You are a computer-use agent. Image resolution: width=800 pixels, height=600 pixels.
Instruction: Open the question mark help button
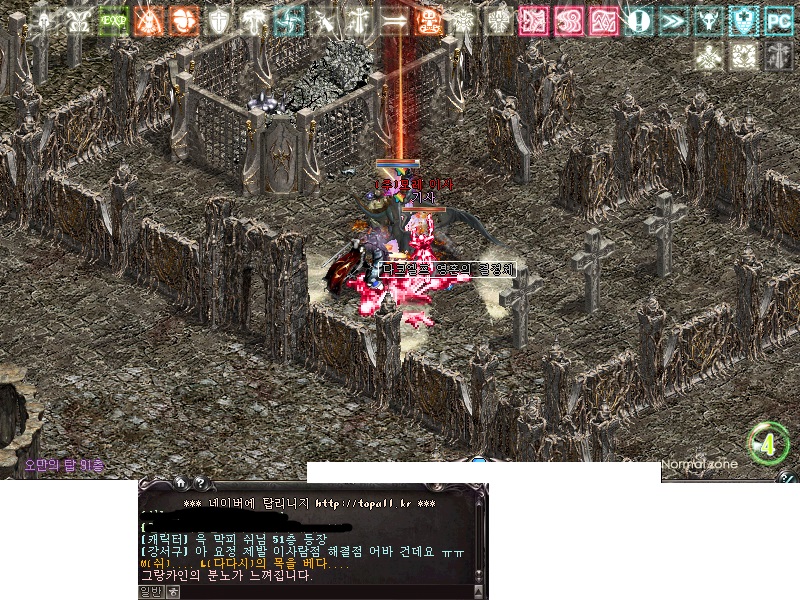[x=199, y=483]
